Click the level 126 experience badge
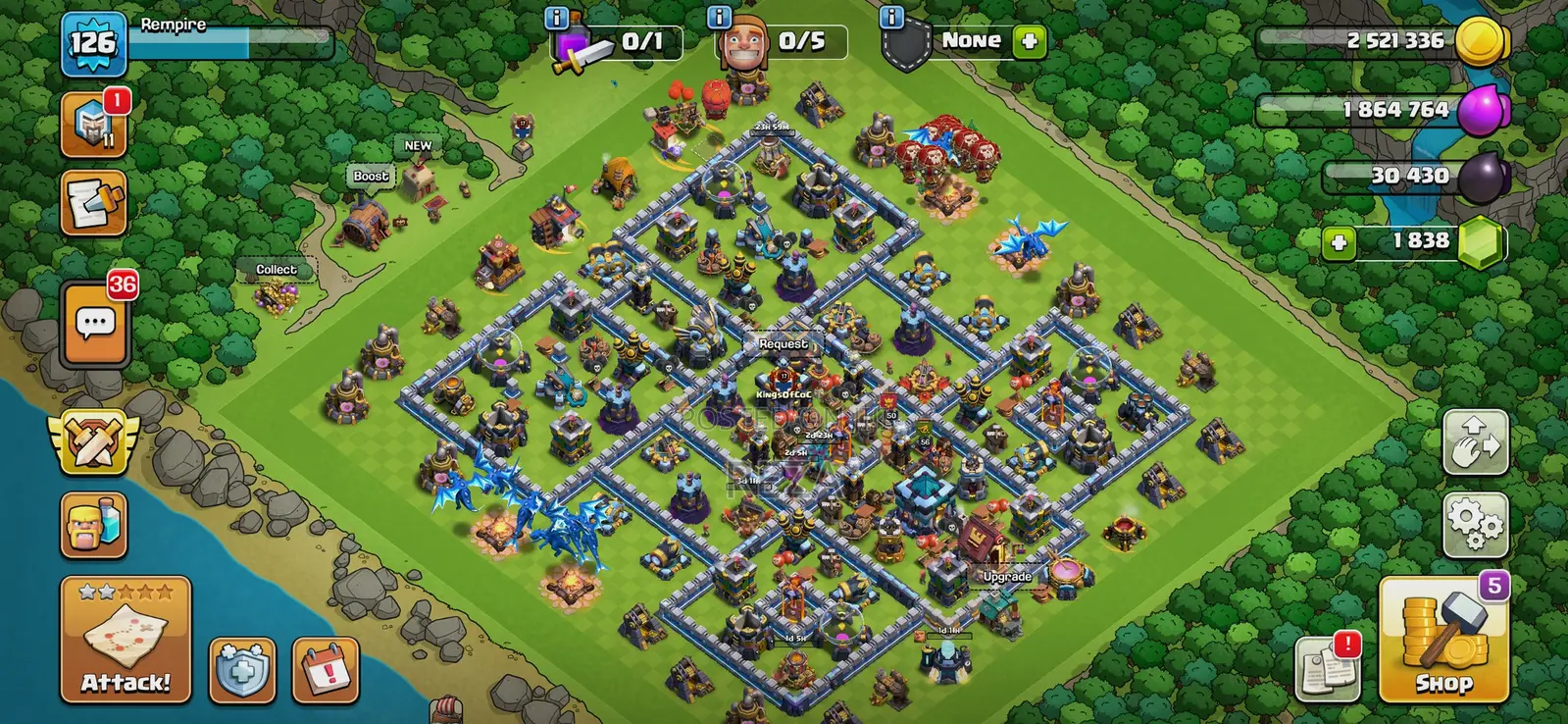The image size is (1568, 724). pos(95,41)
